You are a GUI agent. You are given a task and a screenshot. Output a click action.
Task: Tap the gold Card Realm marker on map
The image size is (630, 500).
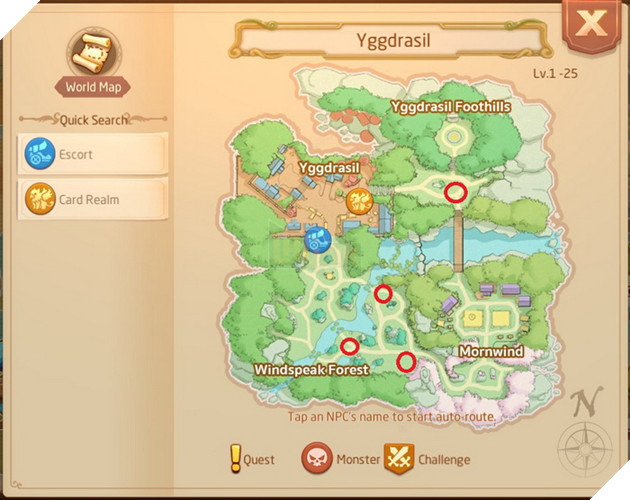coord(360,202)
